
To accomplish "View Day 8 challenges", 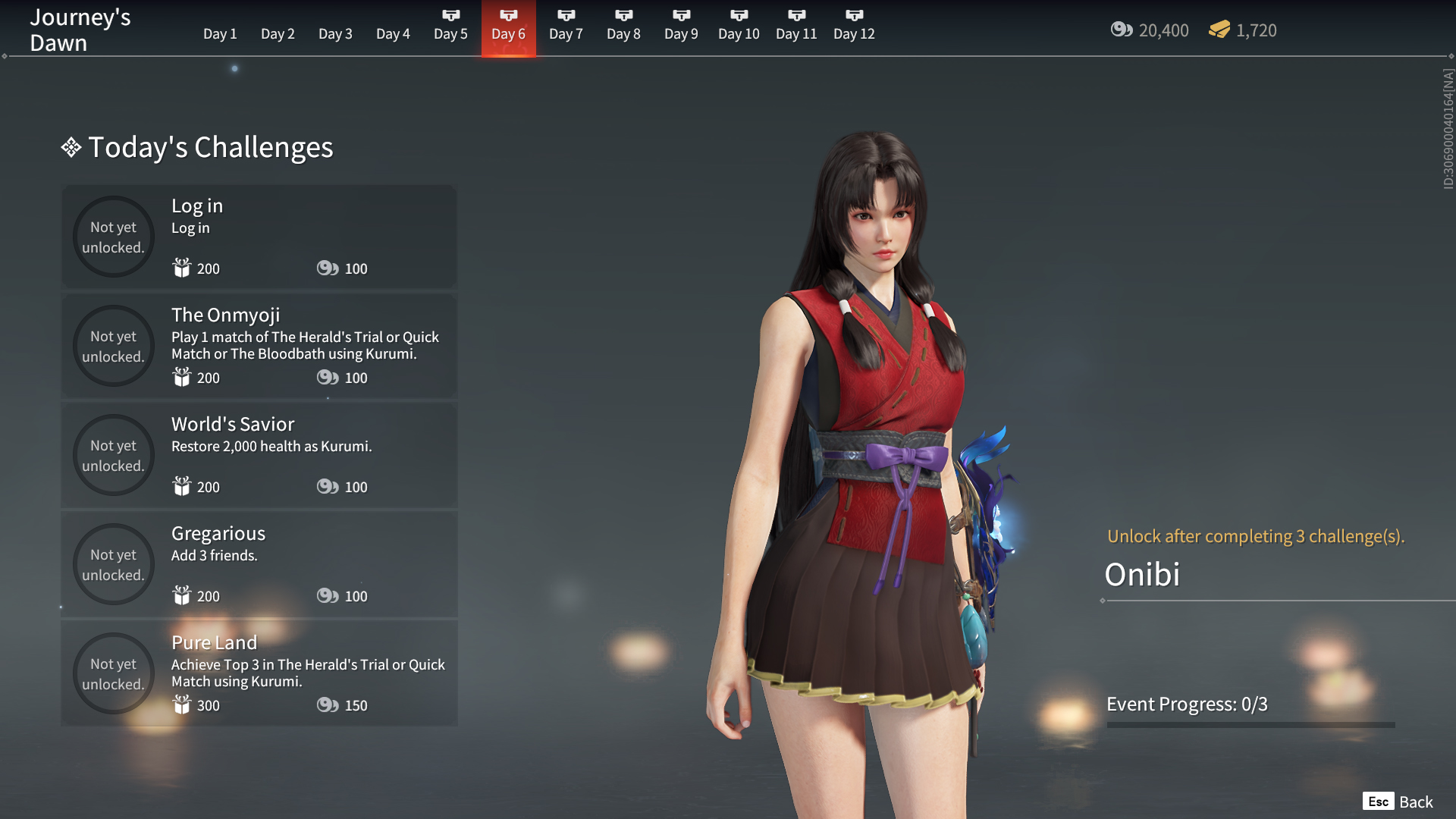I will click(623, 29).
